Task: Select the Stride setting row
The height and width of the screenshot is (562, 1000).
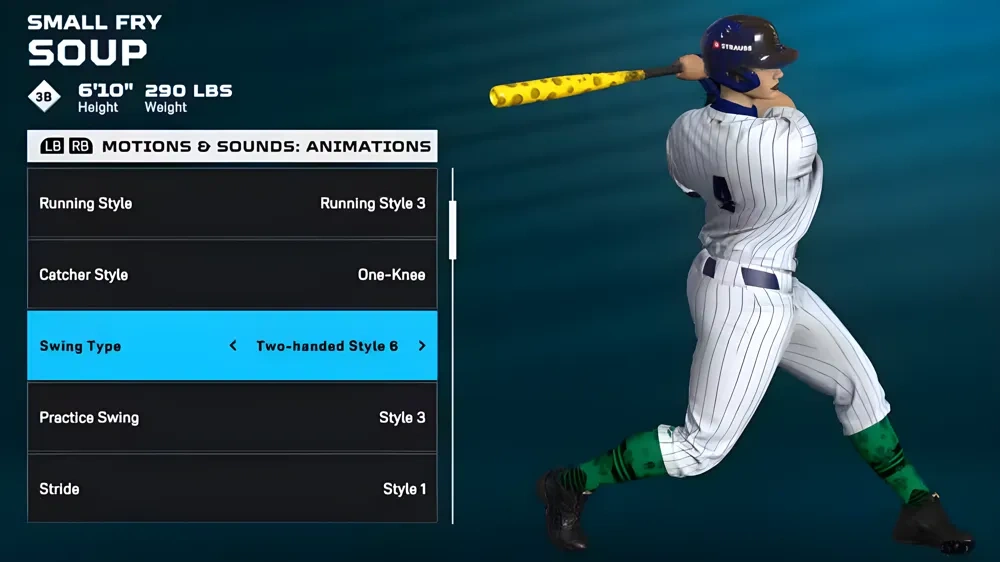Action: click(232, 489)
